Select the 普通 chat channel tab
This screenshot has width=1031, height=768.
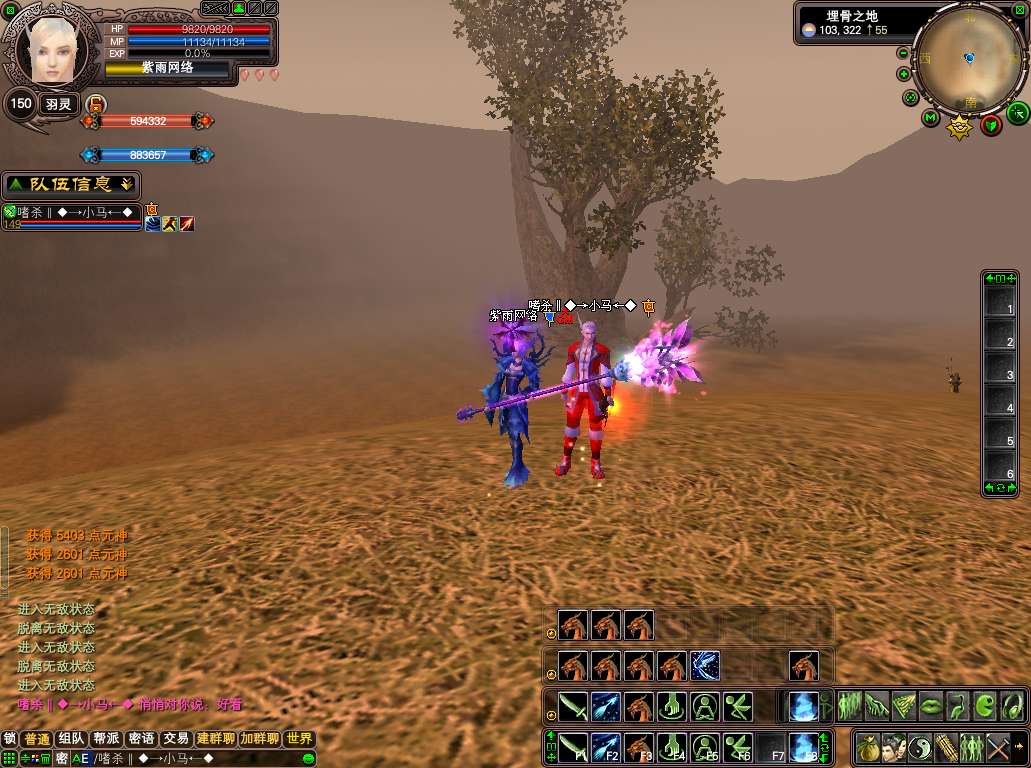[37, 739]
